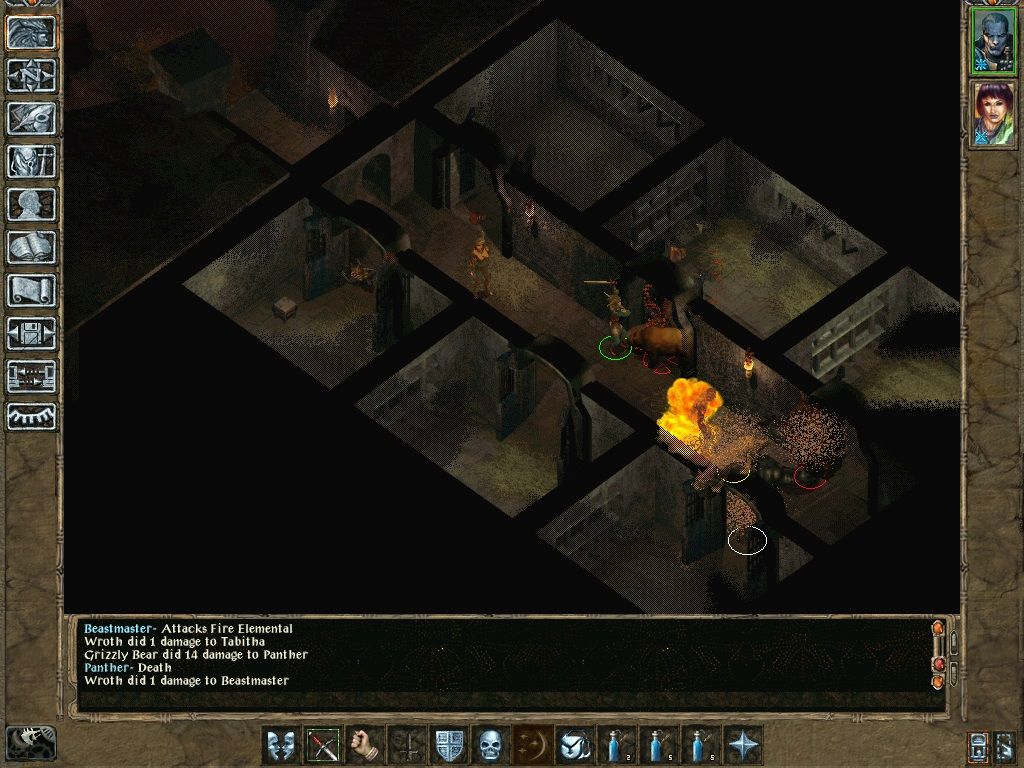The height and width of the screenshot is (768, 1024).
Task: Open the options menu with the floppy disk
Action: point(32,333)
